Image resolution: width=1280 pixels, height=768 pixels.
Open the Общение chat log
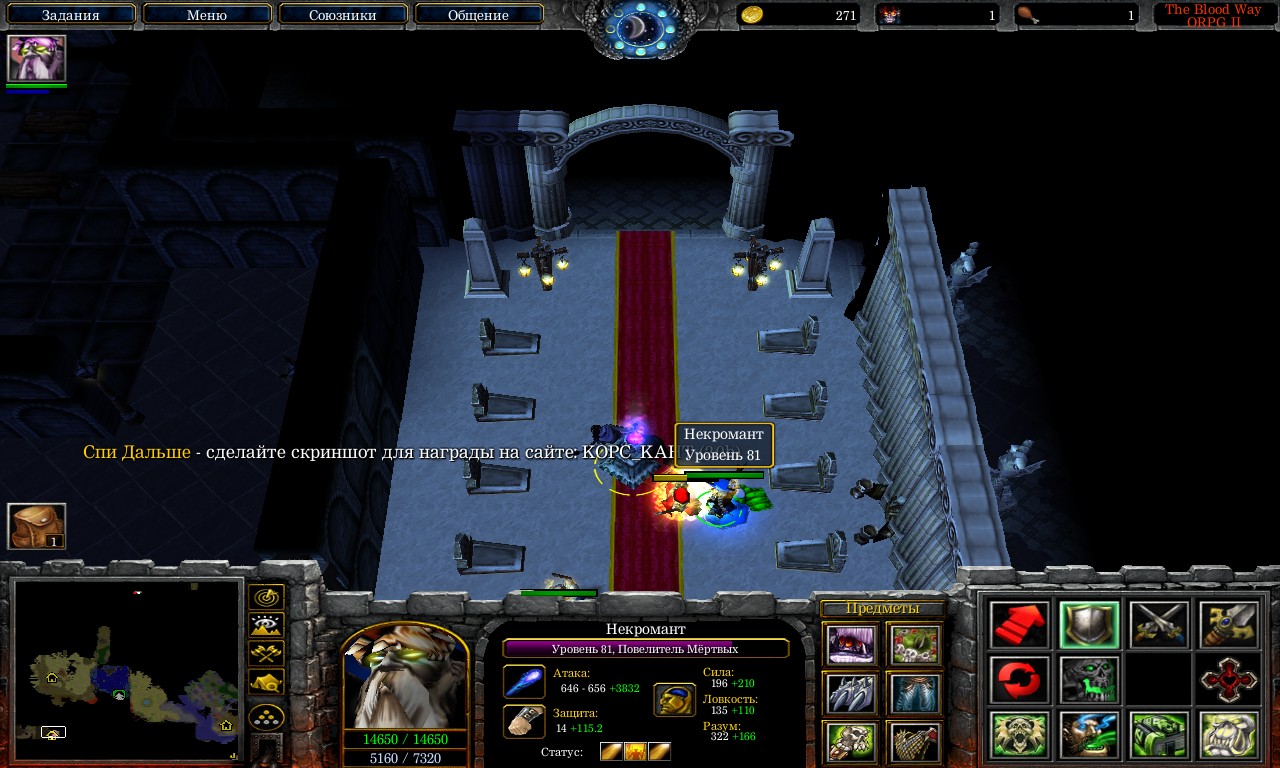point(478,15)
